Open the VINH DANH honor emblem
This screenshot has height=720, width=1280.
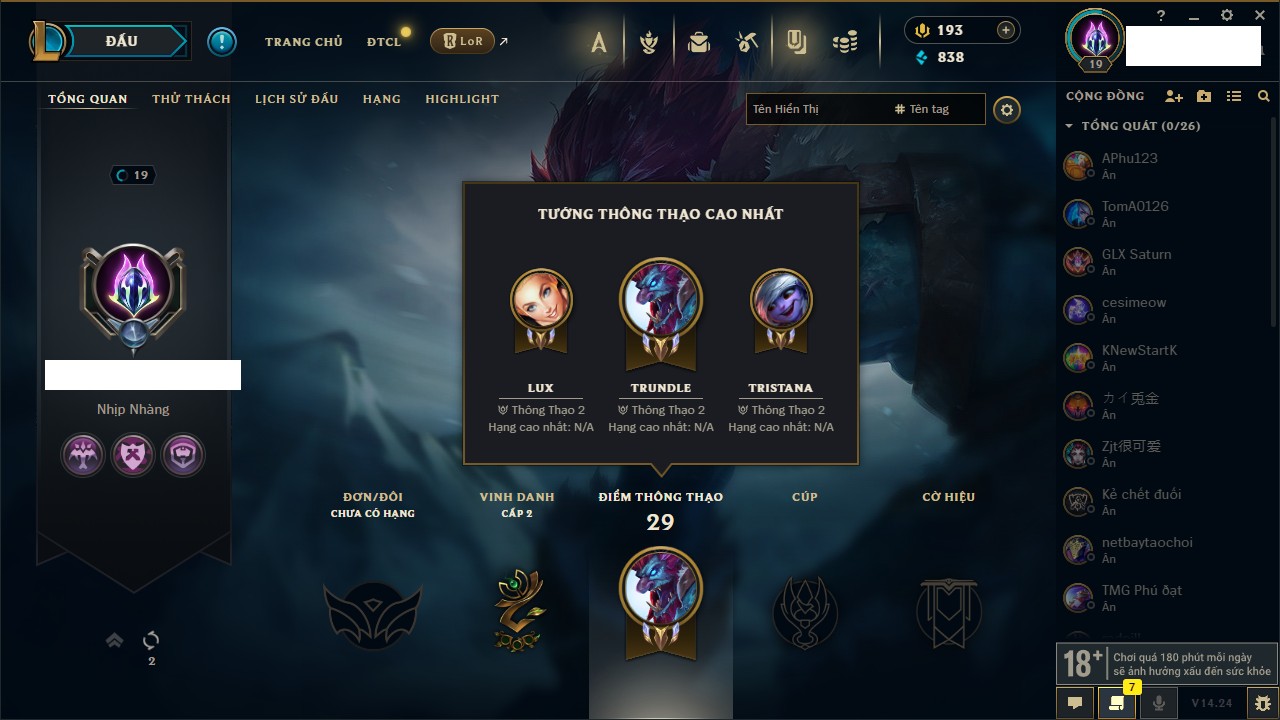[517, 610]
